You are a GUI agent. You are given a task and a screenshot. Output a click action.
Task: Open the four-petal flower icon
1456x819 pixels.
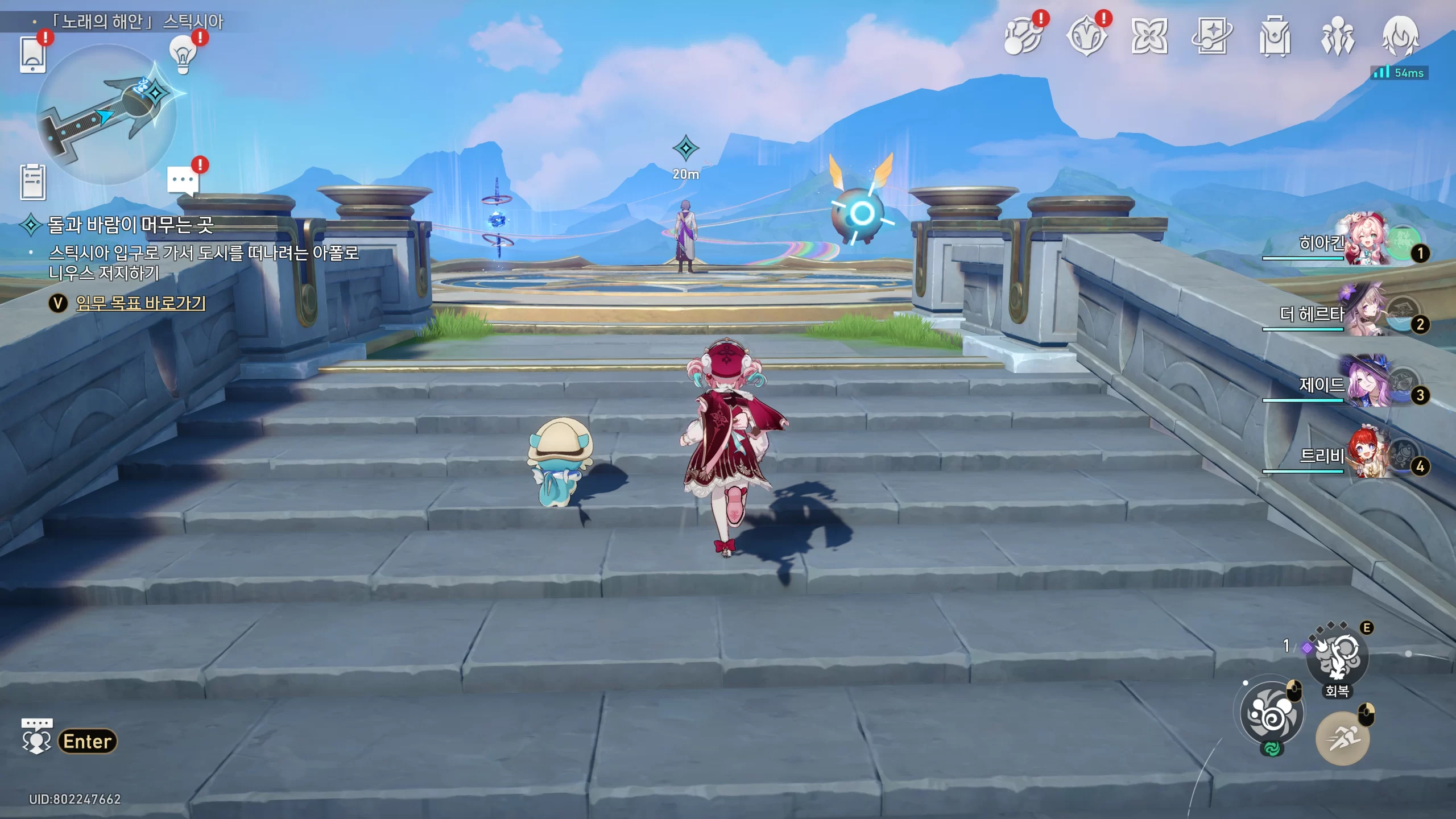(1149, 37)
